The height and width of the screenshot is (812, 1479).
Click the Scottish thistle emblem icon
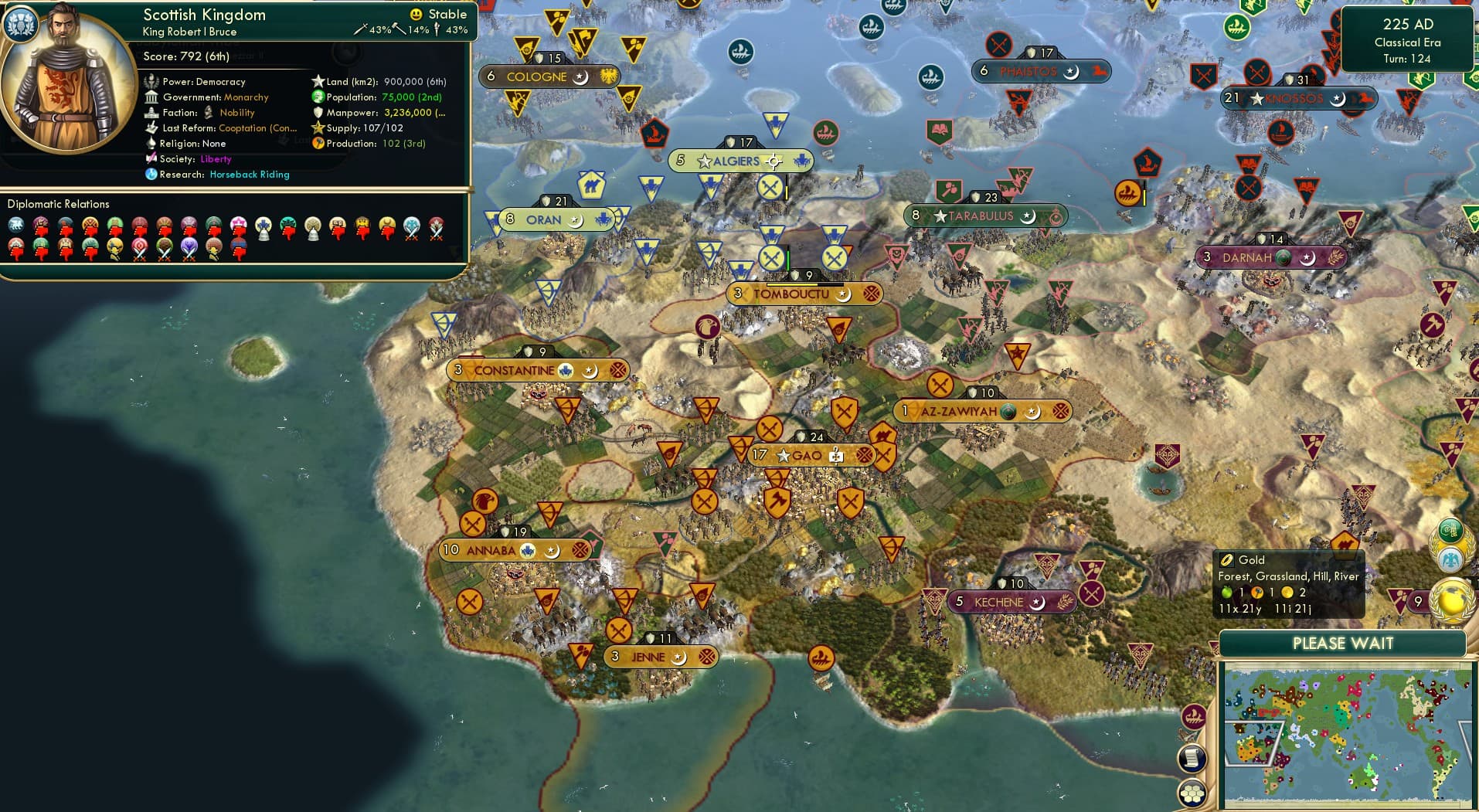21,24
